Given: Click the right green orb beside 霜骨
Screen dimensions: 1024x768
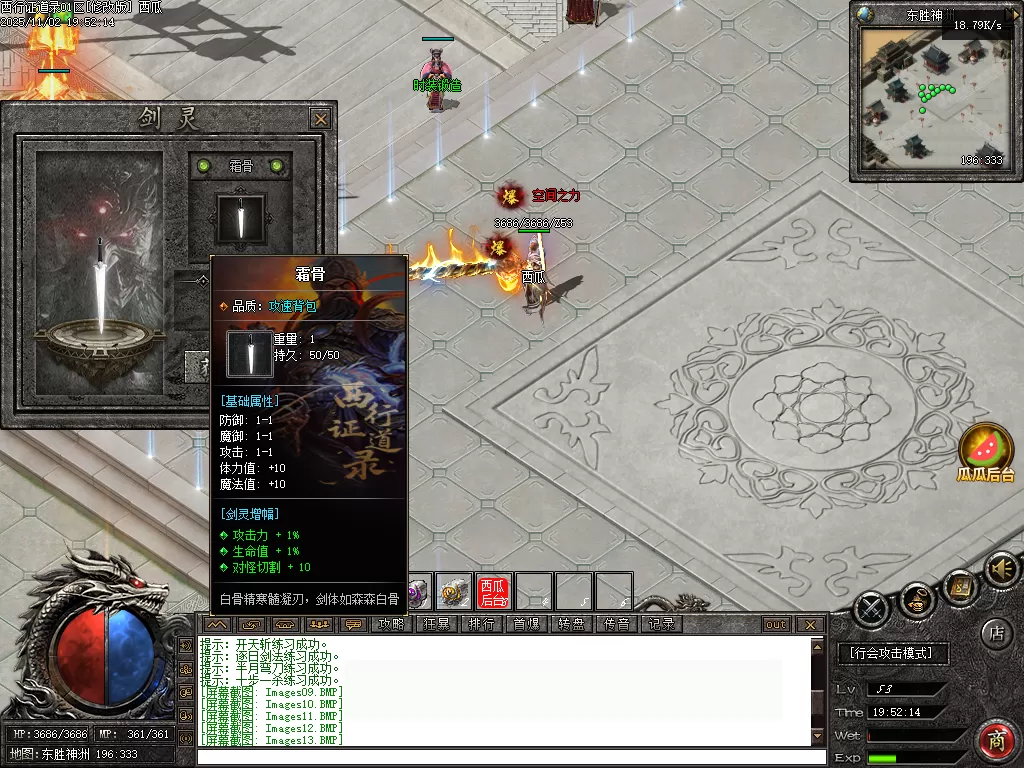Looking at the screenshot, I should coord(276,166).
